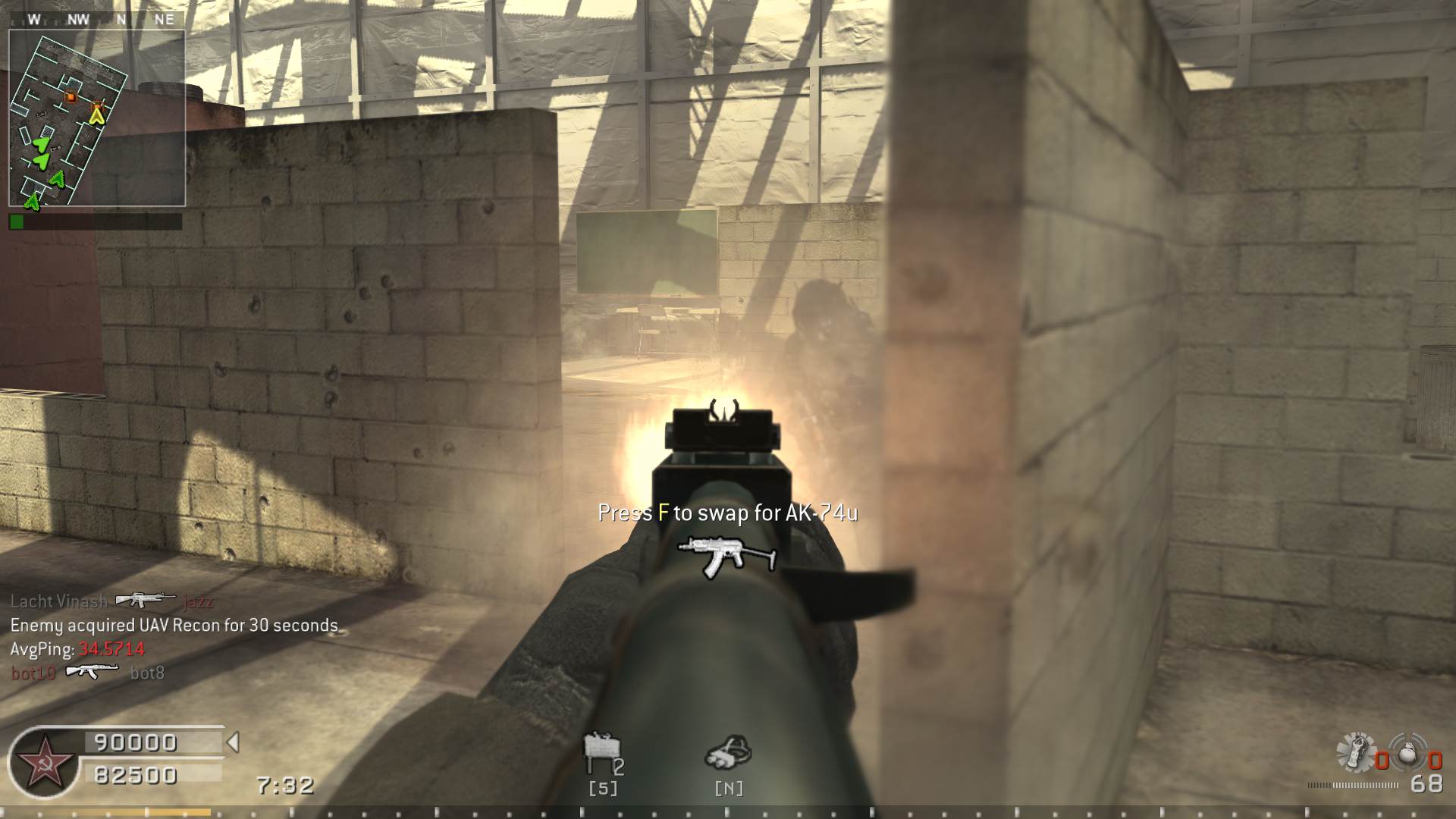Viewport: 1456px width, 819px height.
Task: Activate the night vision goggles icon
Action: [729, 752]
